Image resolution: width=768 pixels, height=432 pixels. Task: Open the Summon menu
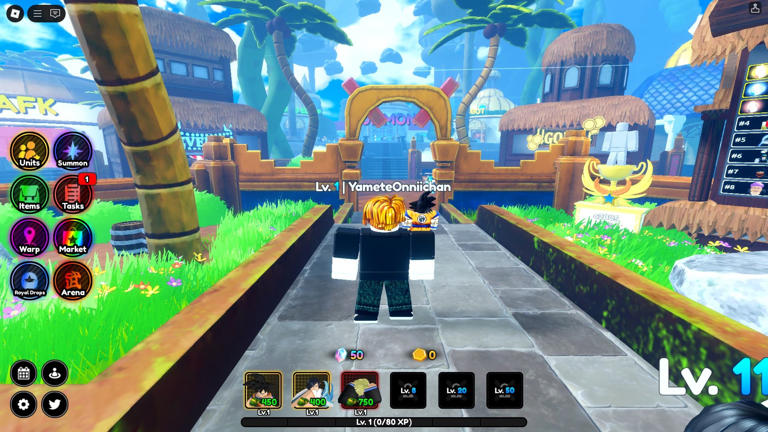click(72, 152)
